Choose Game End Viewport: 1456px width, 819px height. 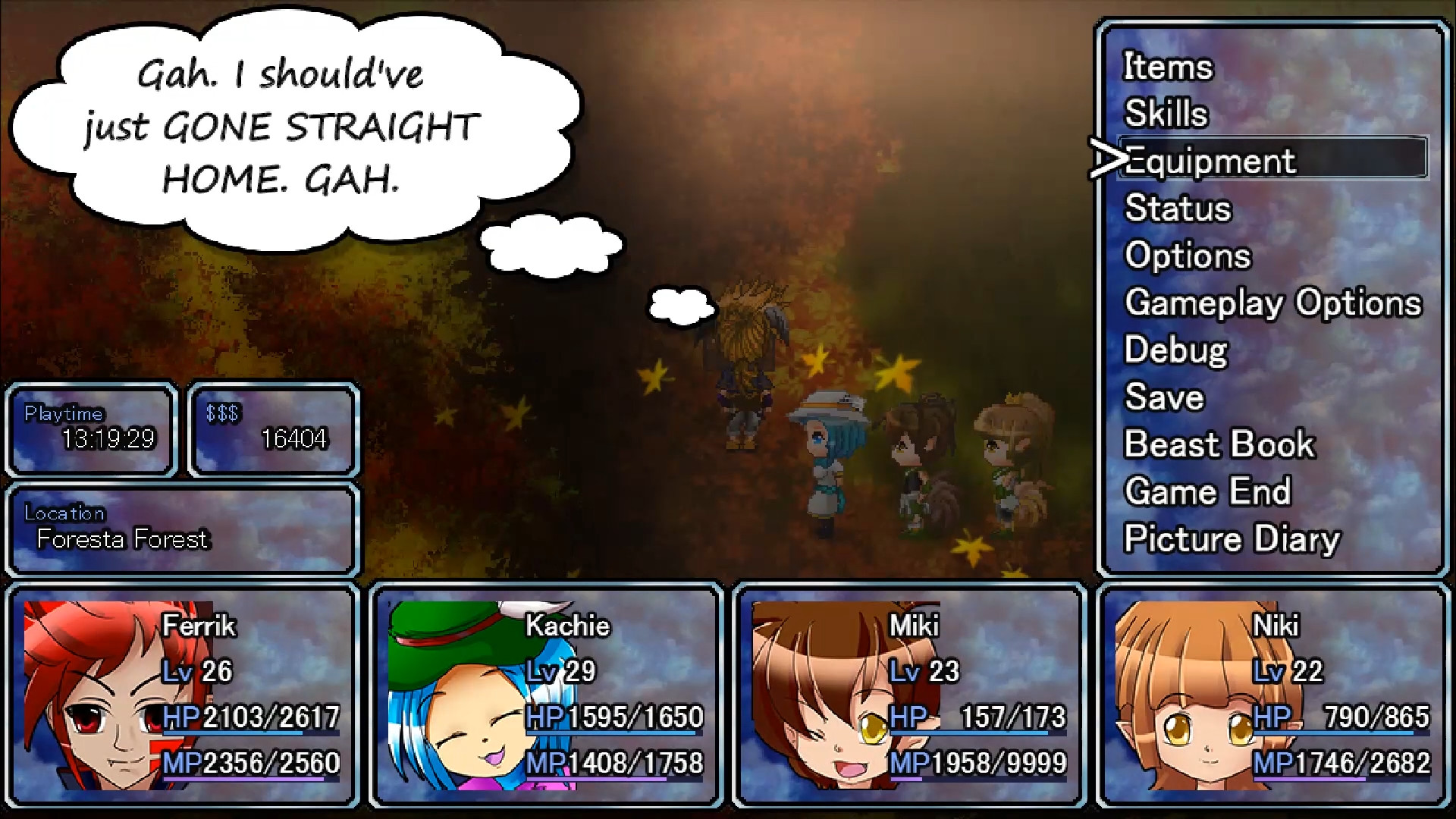[x=1208, y=491]
